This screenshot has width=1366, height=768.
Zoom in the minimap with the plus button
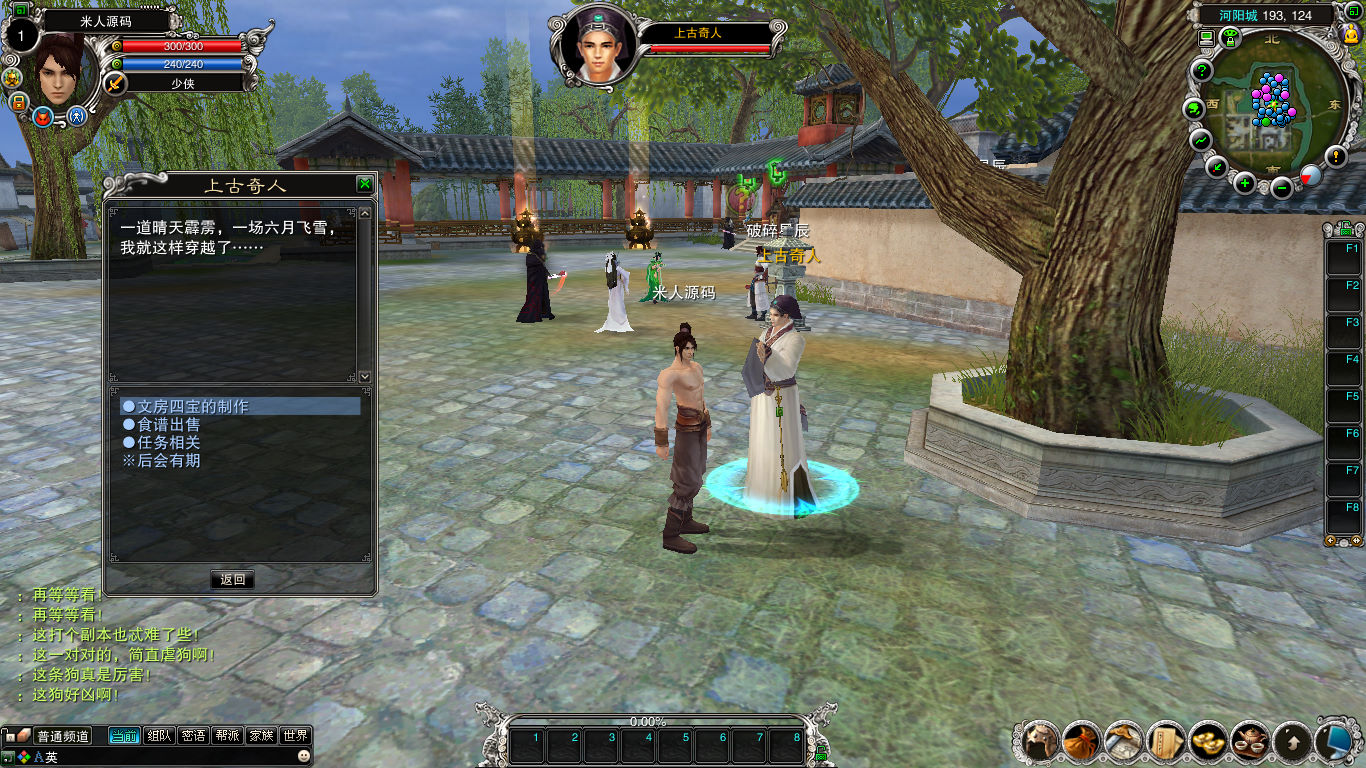(1244, 182)
